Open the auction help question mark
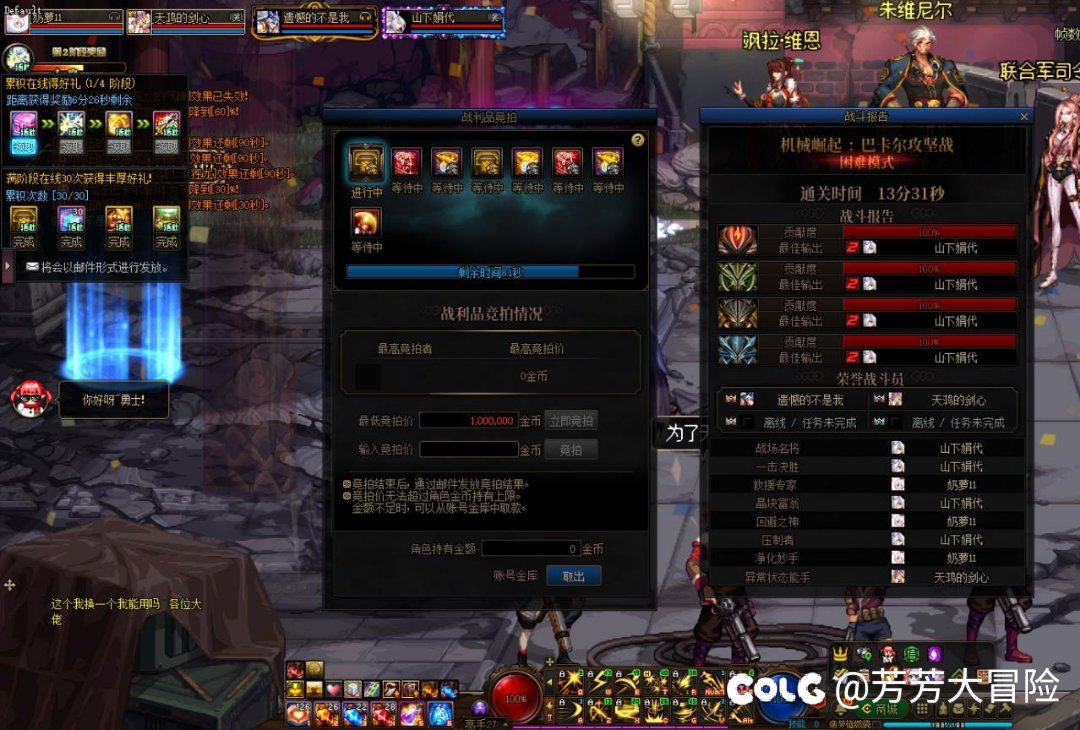 (638, 140)
